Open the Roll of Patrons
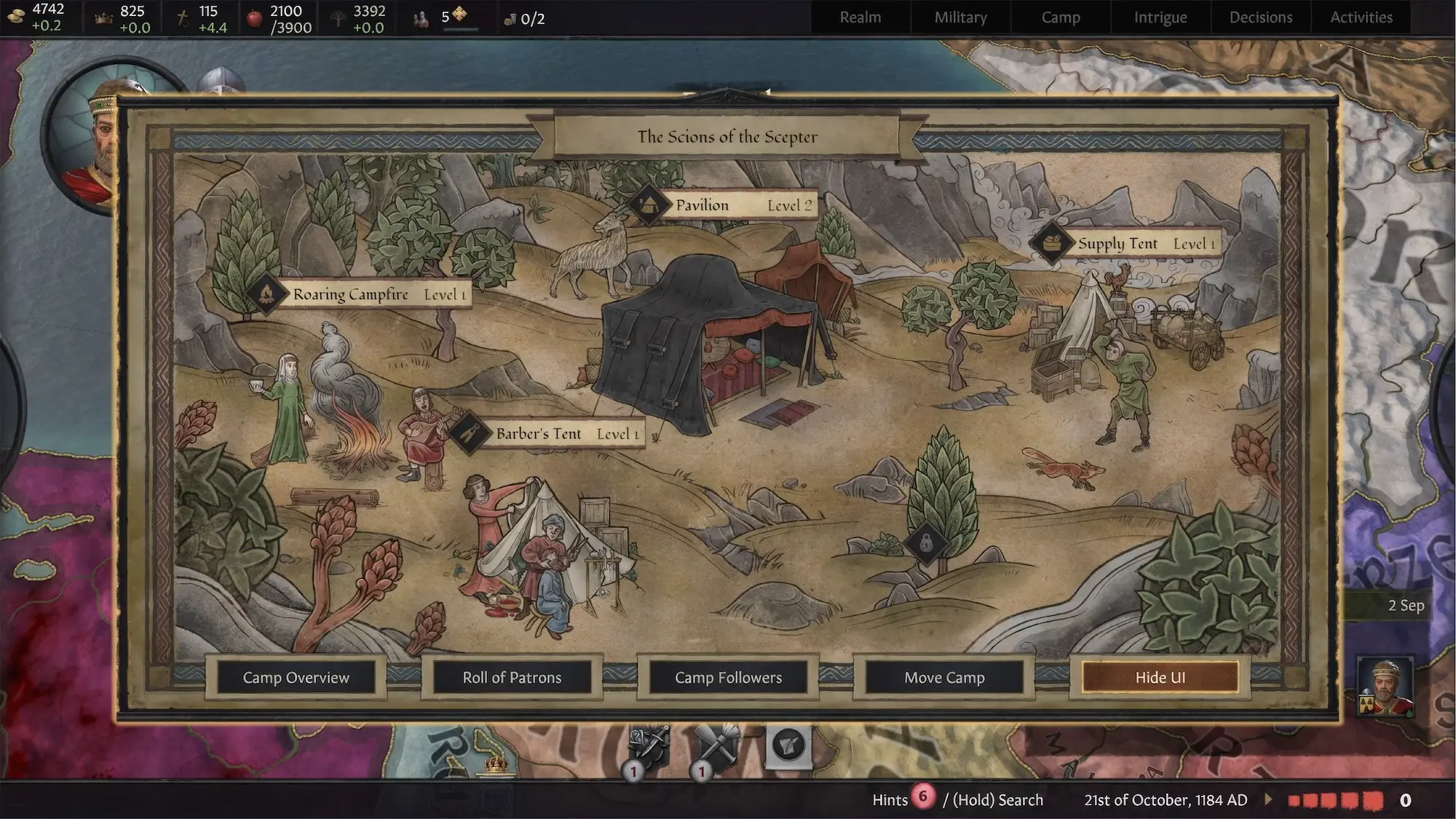 [512, 678]
